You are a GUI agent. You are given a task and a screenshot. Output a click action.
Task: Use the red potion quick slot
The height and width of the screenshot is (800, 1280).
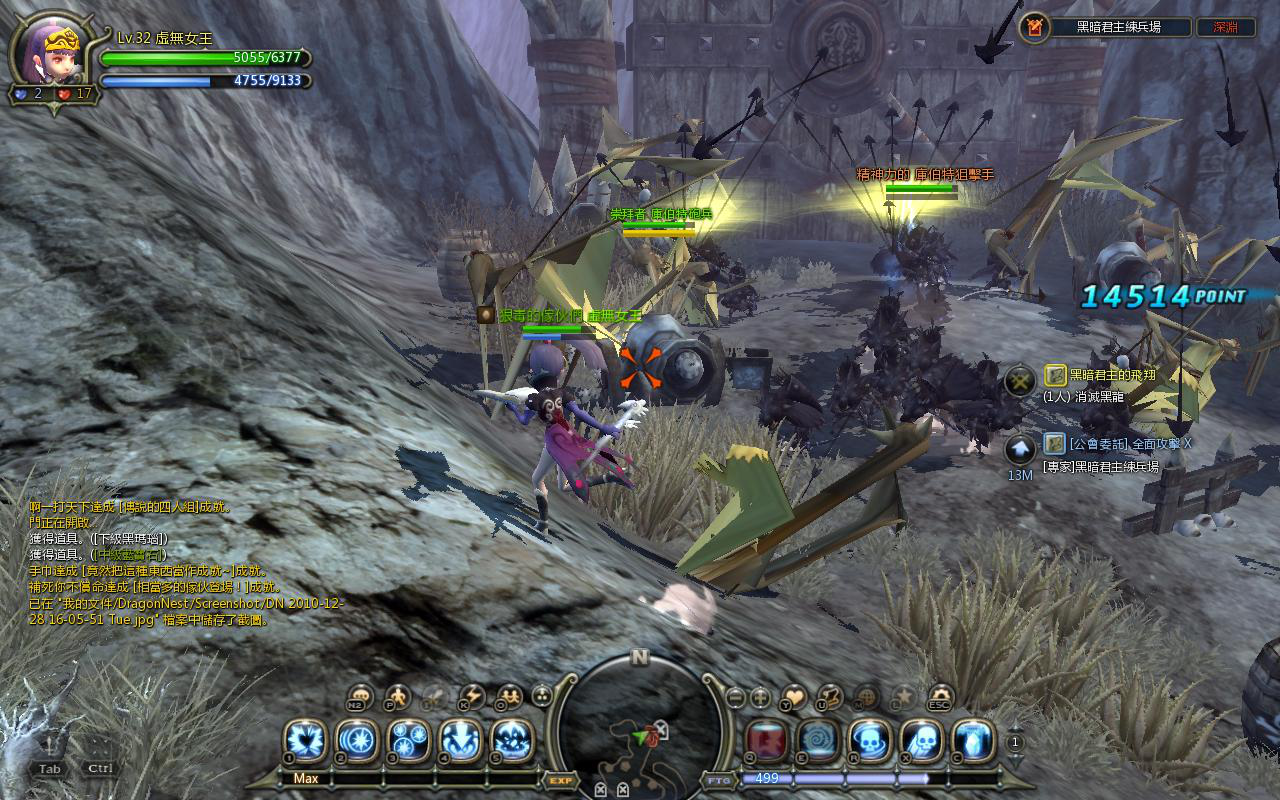point(766,740)
